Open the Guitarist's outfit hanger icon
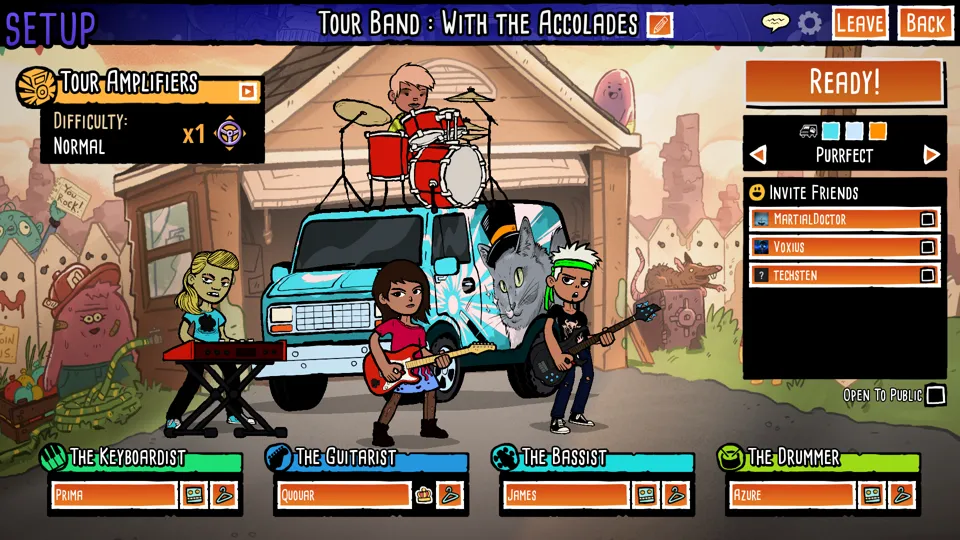Screen dimensions: 960x540 click(450, 494)
